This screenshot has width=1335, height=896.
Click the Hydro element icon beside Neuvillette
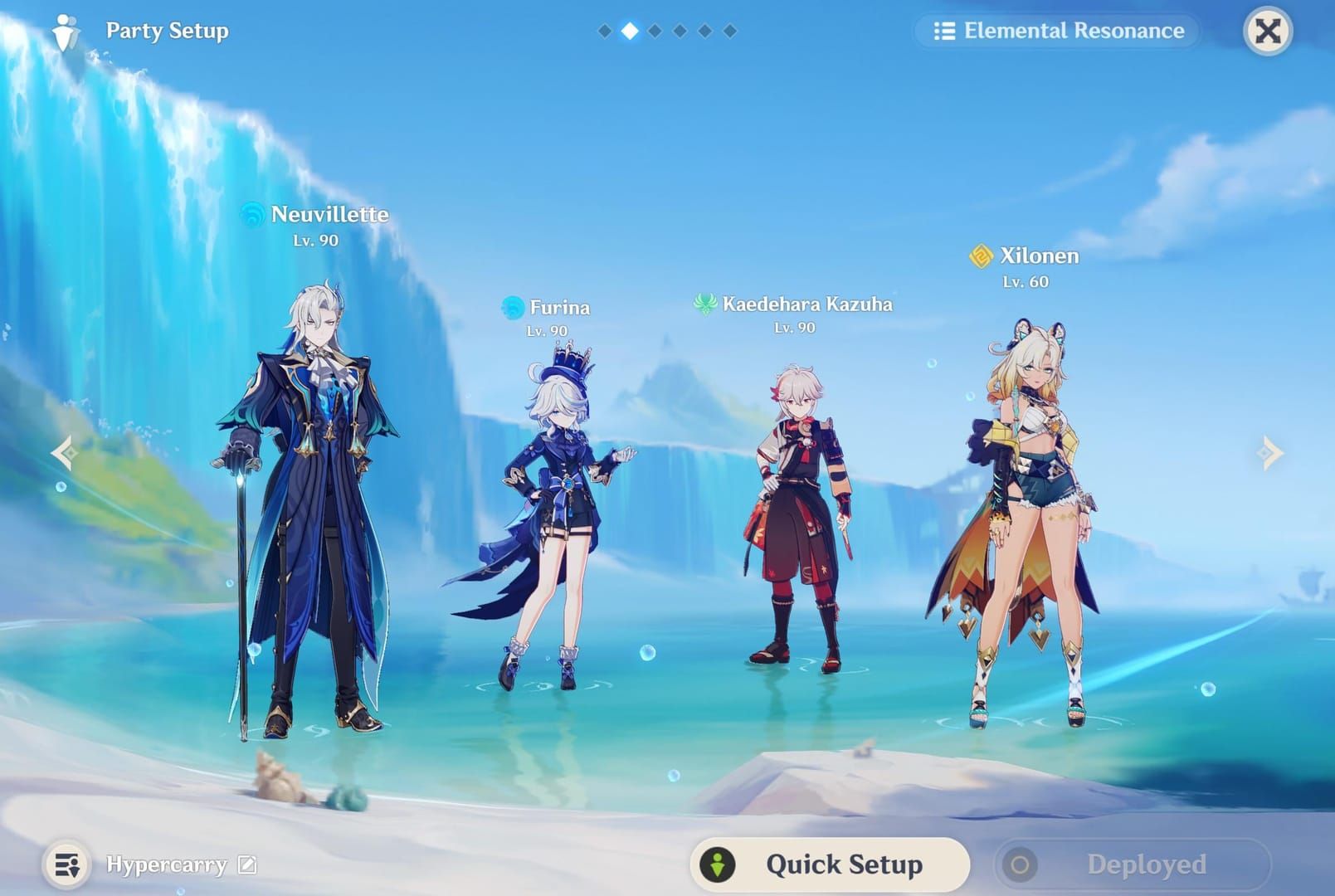[x=252, y=215]
